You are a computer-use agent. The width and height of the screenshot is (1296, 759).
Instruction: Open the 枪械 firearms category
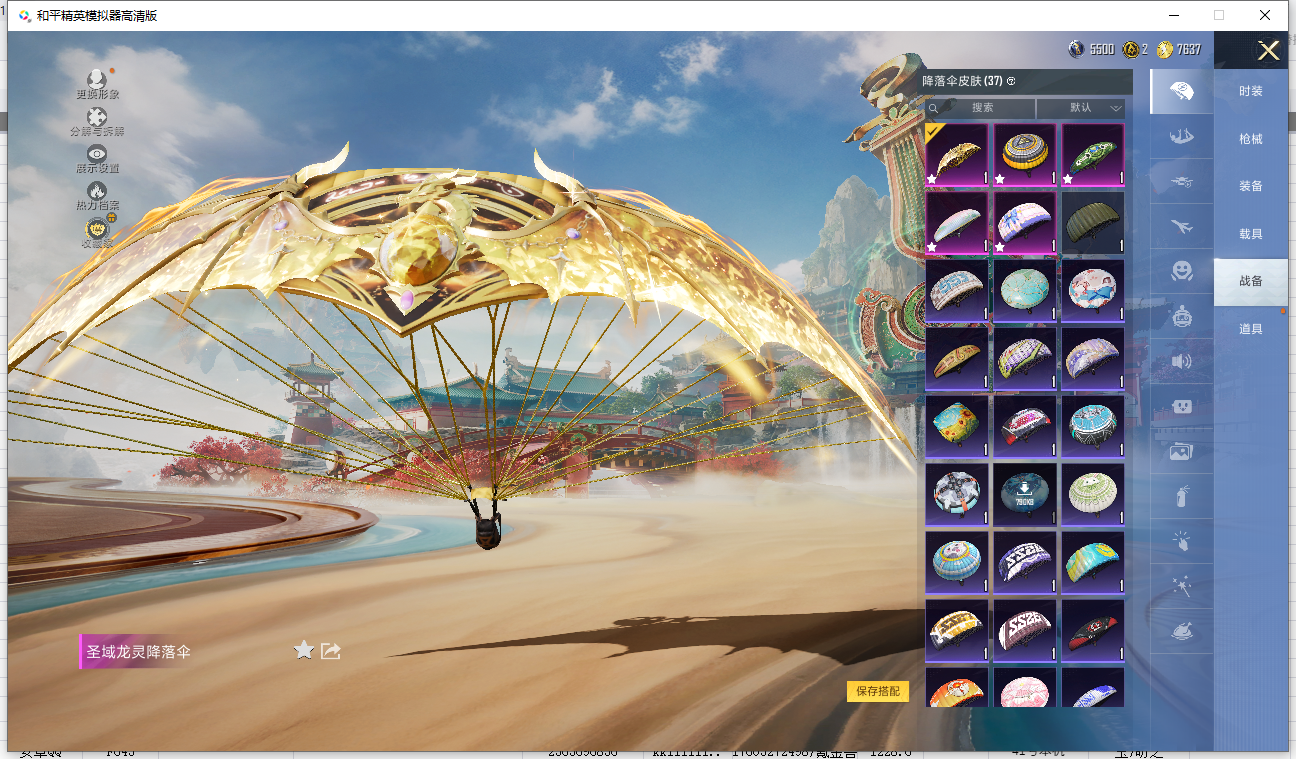coord(1250,139)
